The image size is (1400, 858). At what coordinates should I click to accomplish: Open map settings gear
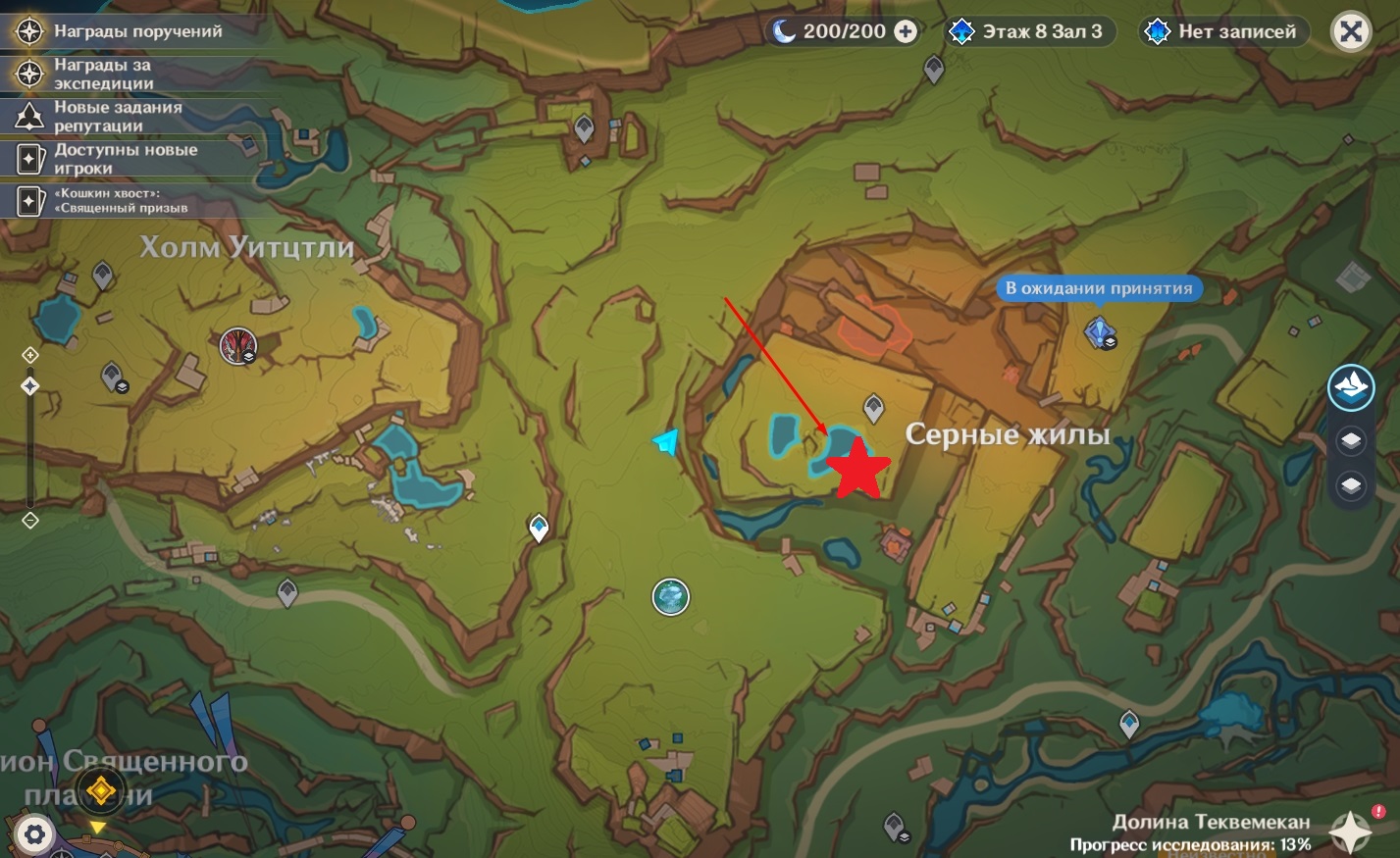click(35, 834)
